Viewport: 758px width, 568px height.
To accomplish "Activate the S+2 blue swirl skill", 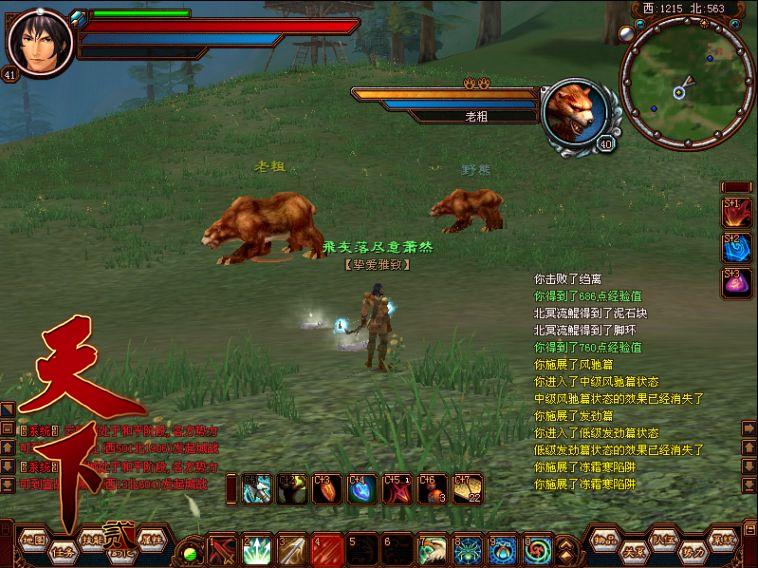I will click(x=737, y=247).
